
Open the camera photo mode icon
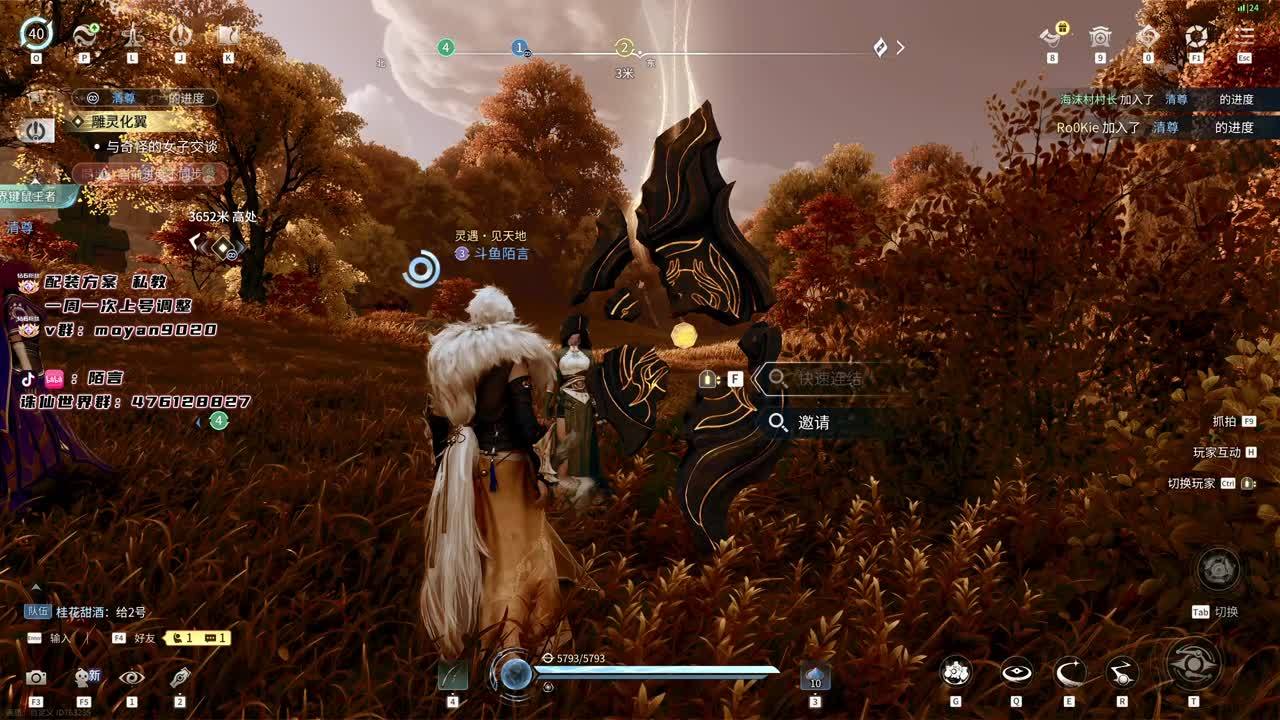click(x=36, y=678)
